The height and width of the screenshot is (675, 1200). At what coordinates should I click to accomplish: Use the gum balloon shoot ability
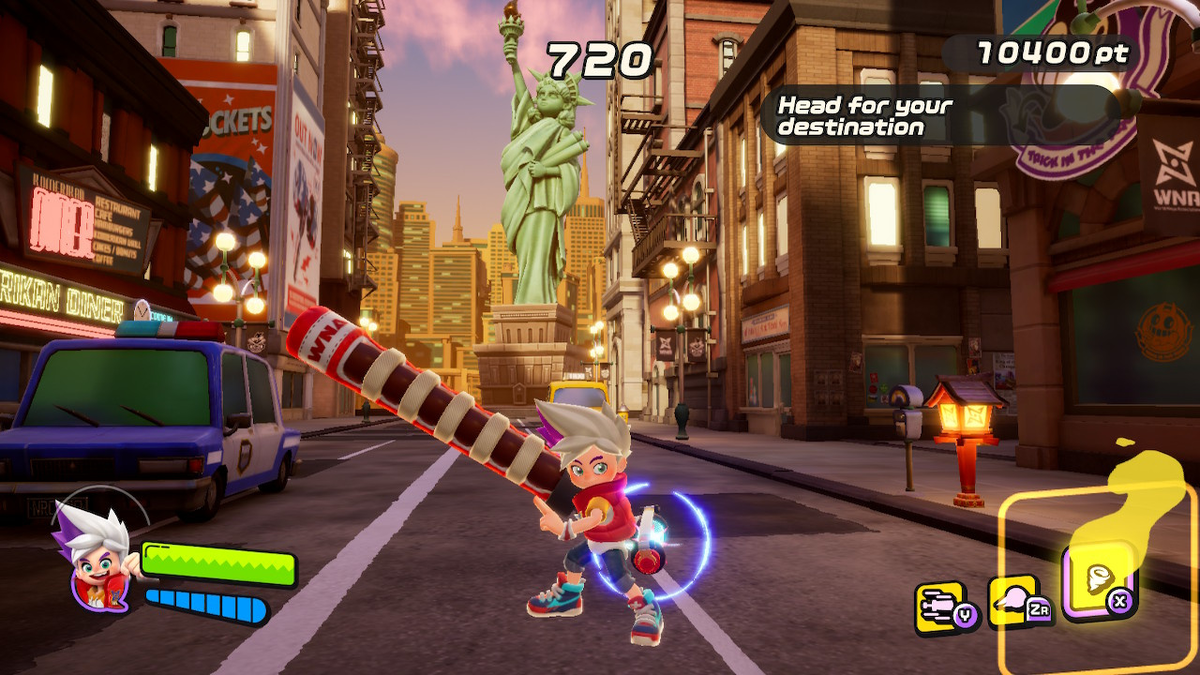(x=1014, y=602)
